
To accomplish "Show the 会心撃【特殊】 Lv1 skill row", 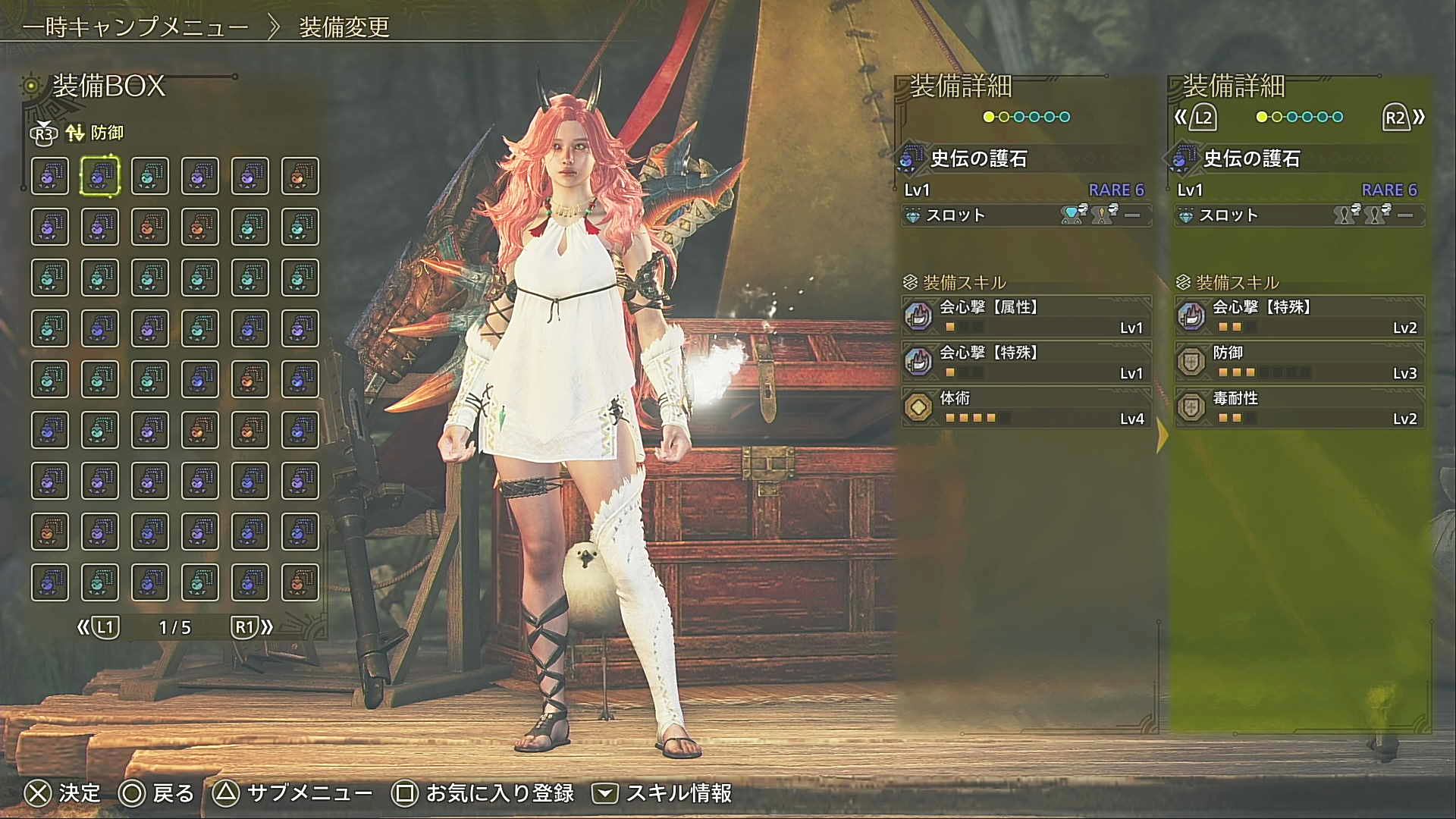I will pyautogui.click(x=1026, y=362).
